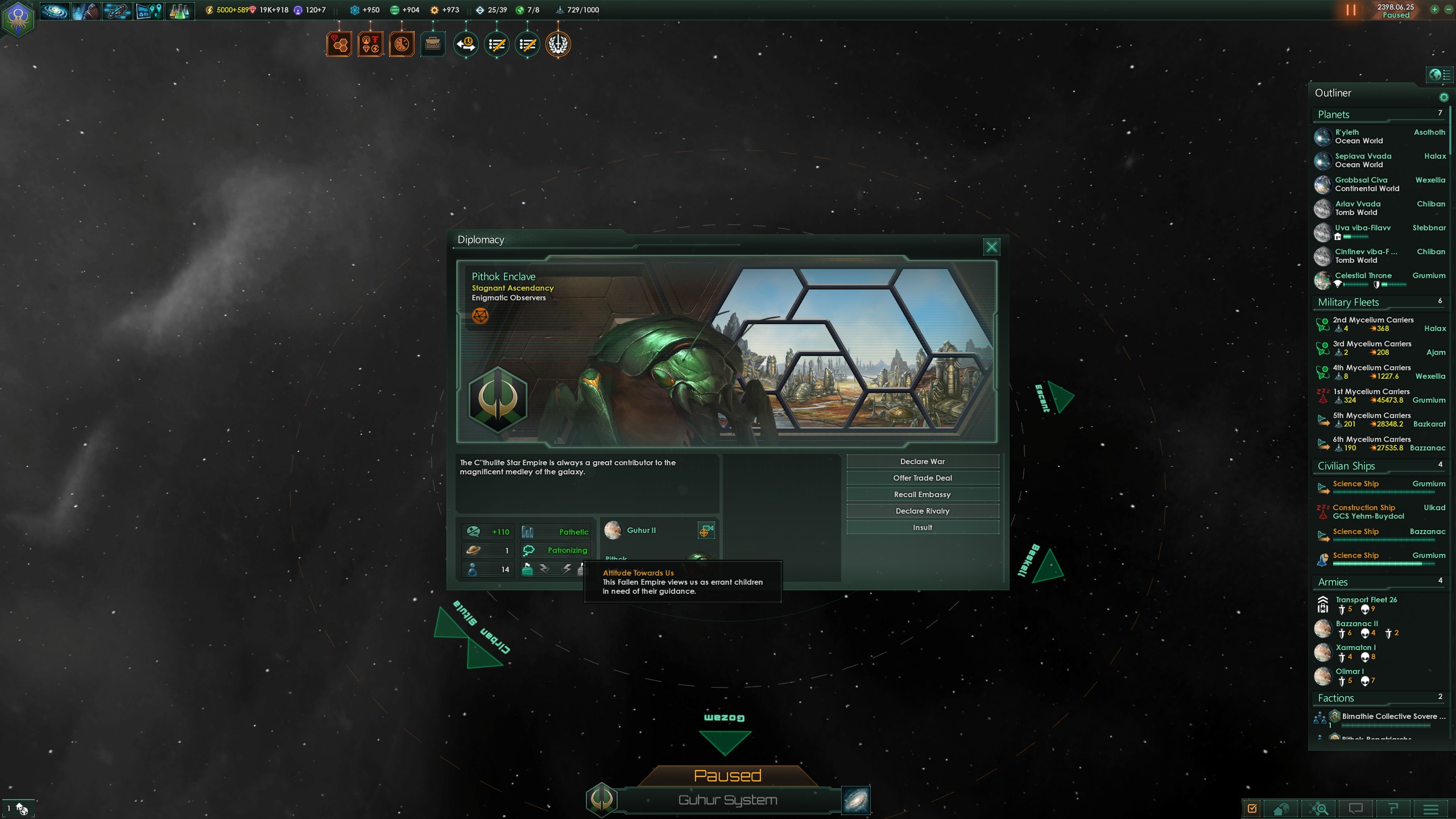Open the situation log magnifier icon bottom right
This screenshot has width=1456, height=819.
tap(1319, 808)
